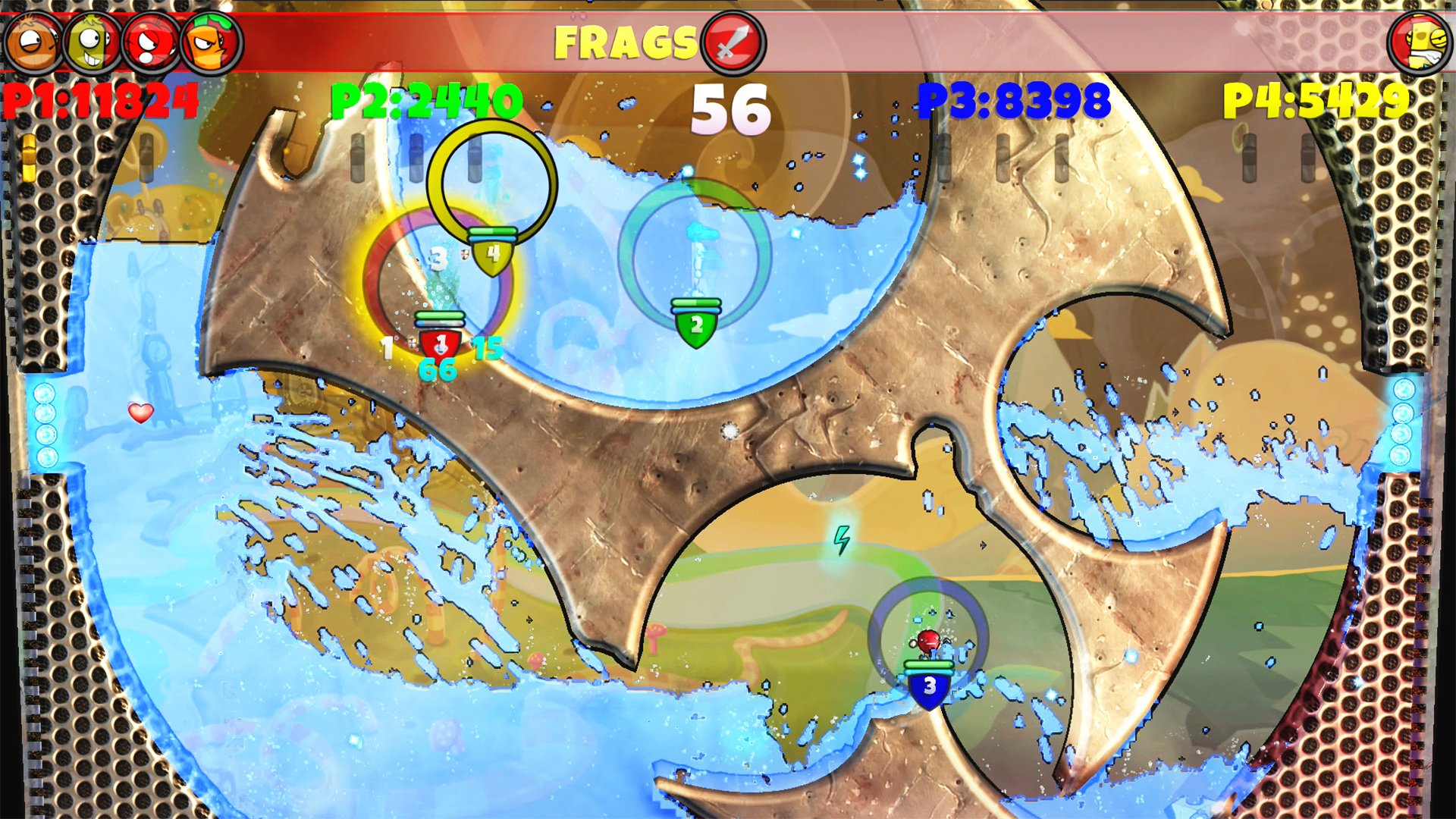Select the orange carrot avatar portrait
The height and width of the screenshot is (819, 1456).
[203, 42]
